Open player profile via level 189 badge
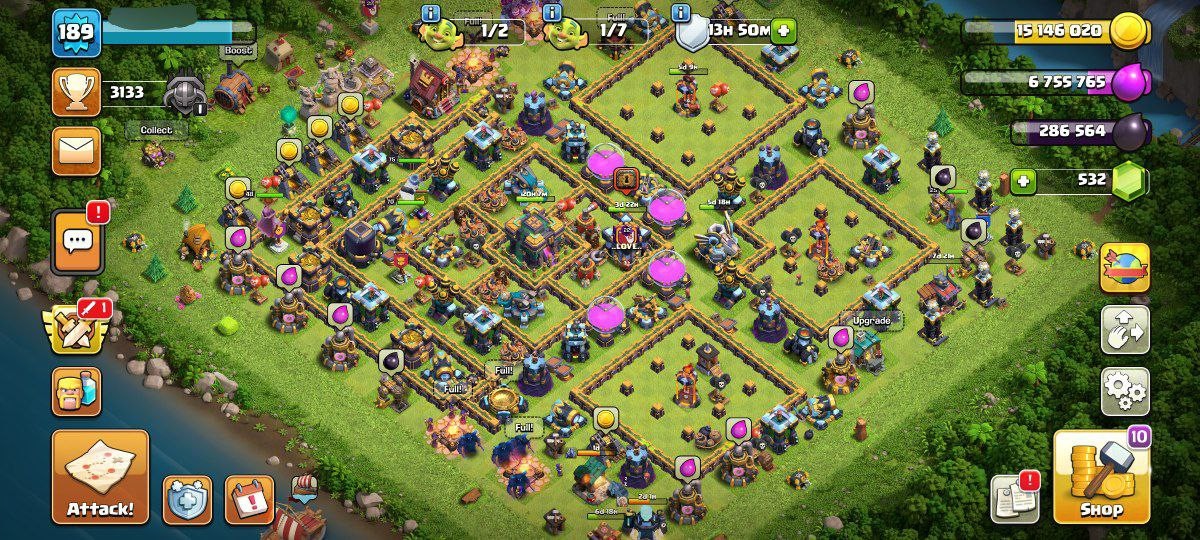The image size is (1200, 540). (76, 33)
